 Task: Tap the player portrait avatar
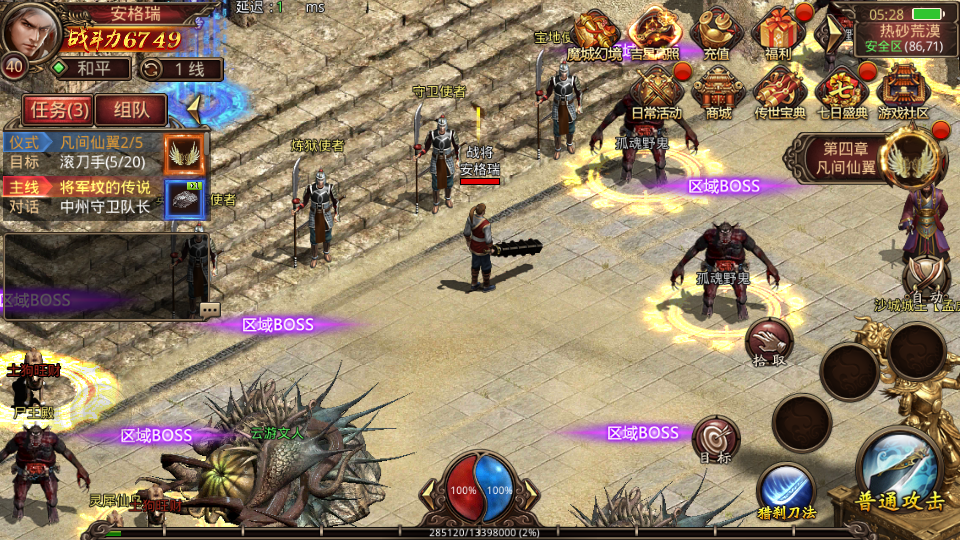(28, 32)
